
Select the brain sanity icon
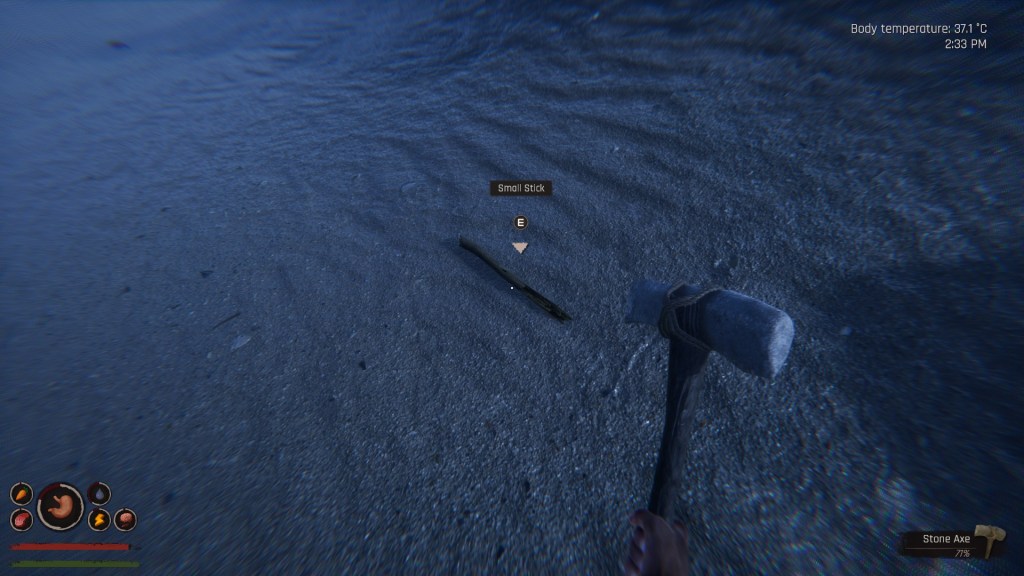[125, 519]
